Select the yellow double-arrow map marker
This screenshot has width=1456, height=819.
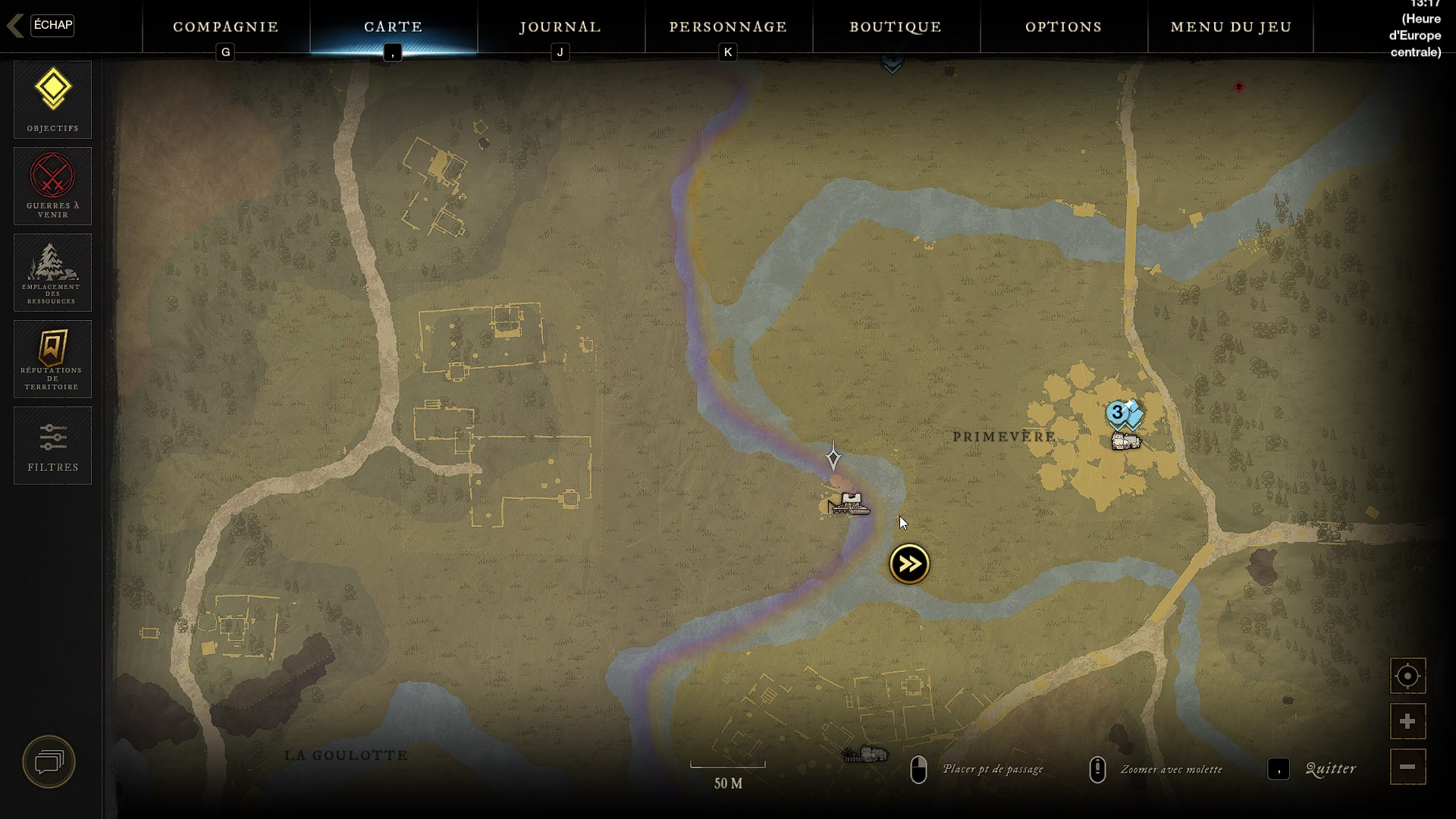909,564
